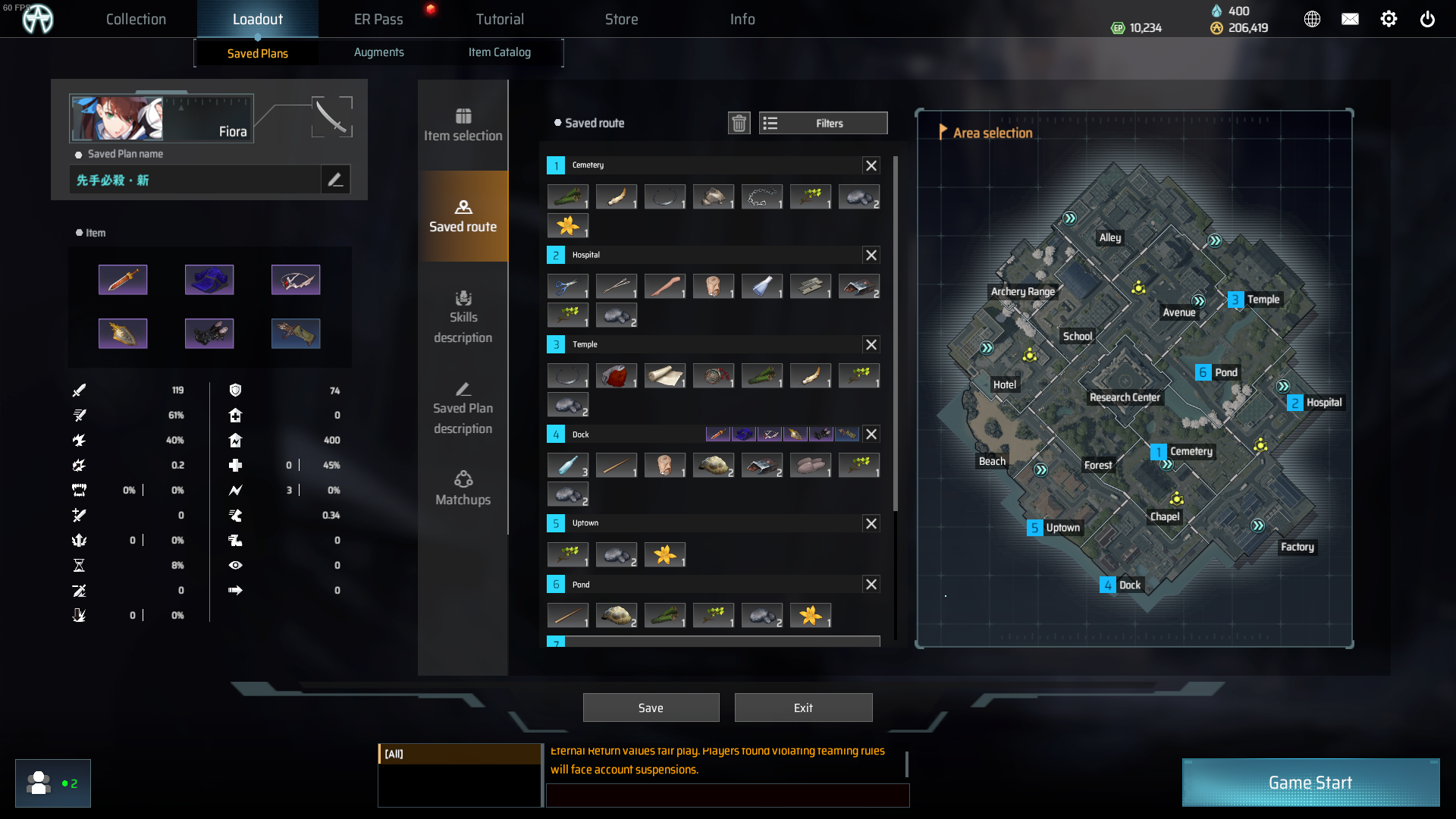Screen dimensions: 1456x819
Task: Exit the saved plan editor
Action: point(803,708)
